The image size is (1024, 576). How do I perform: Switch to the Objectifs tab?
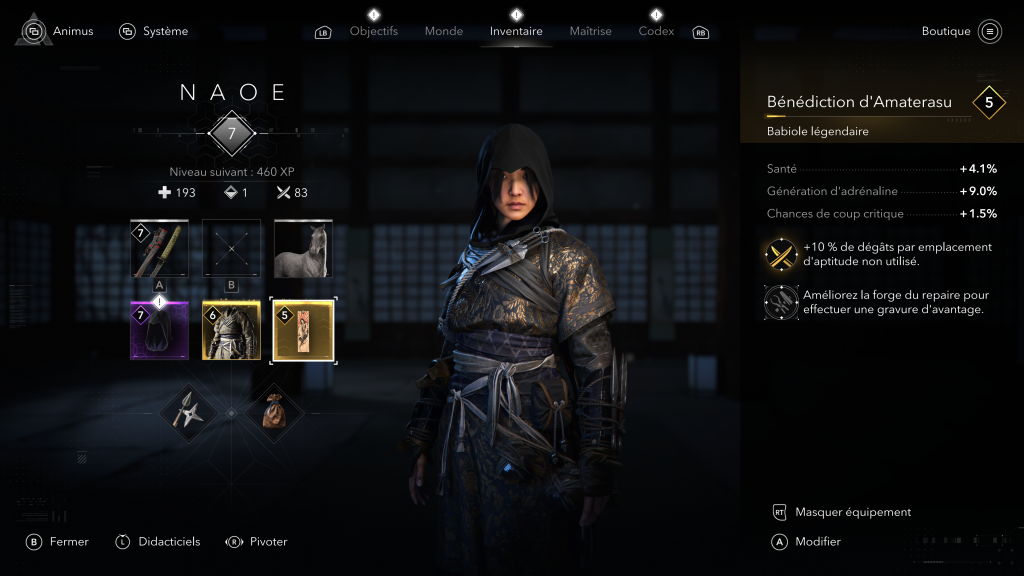tap(373, 31)
